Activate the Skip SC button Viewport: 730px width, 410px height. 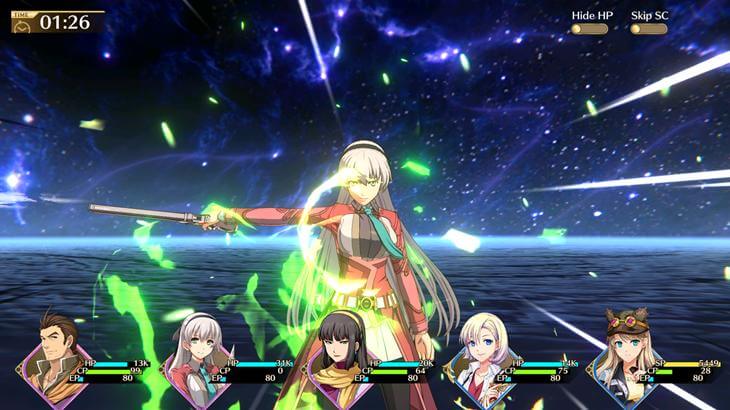click(648, 29)
